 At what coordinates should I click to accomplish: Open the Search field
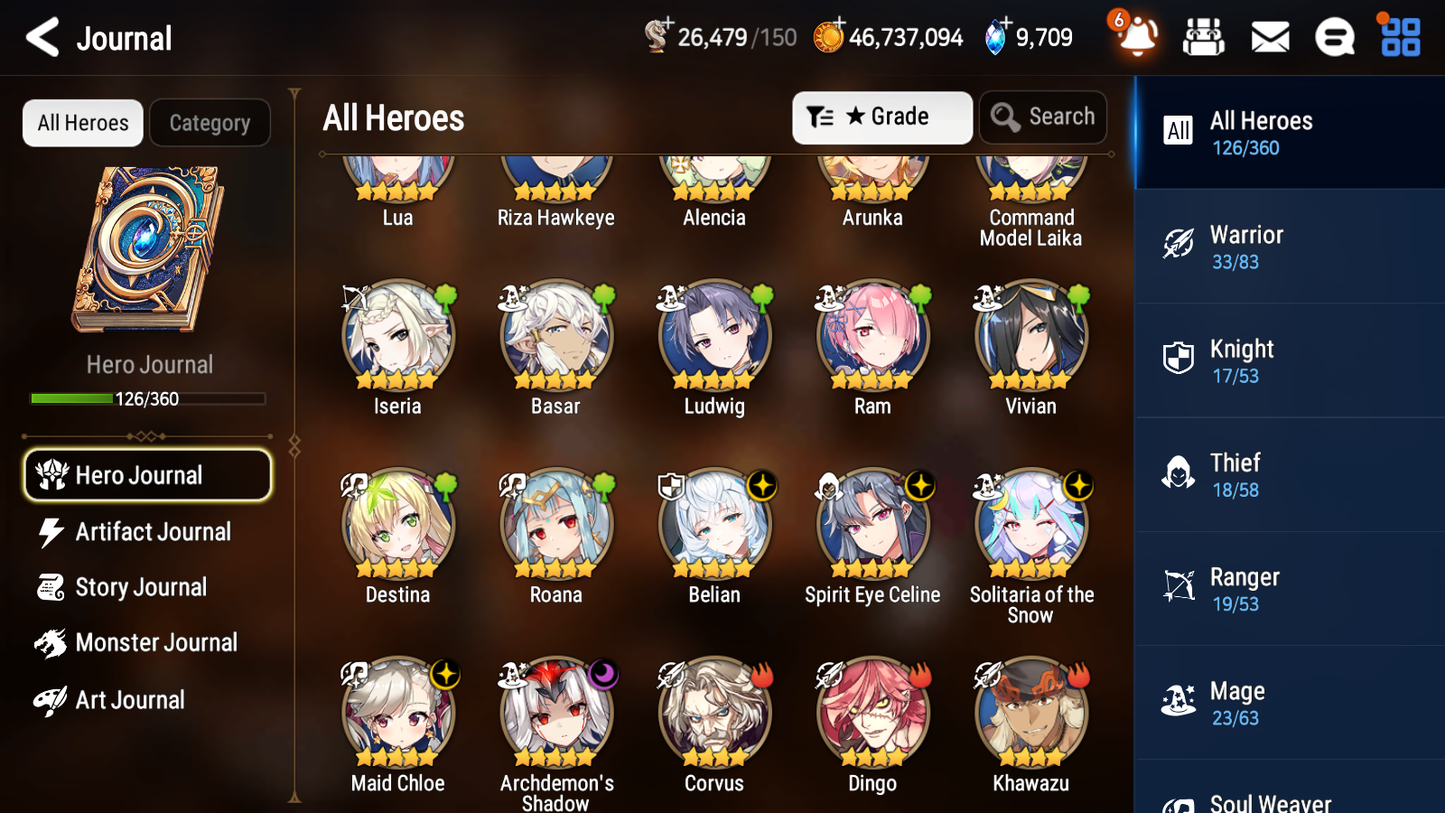(1043, 117)
